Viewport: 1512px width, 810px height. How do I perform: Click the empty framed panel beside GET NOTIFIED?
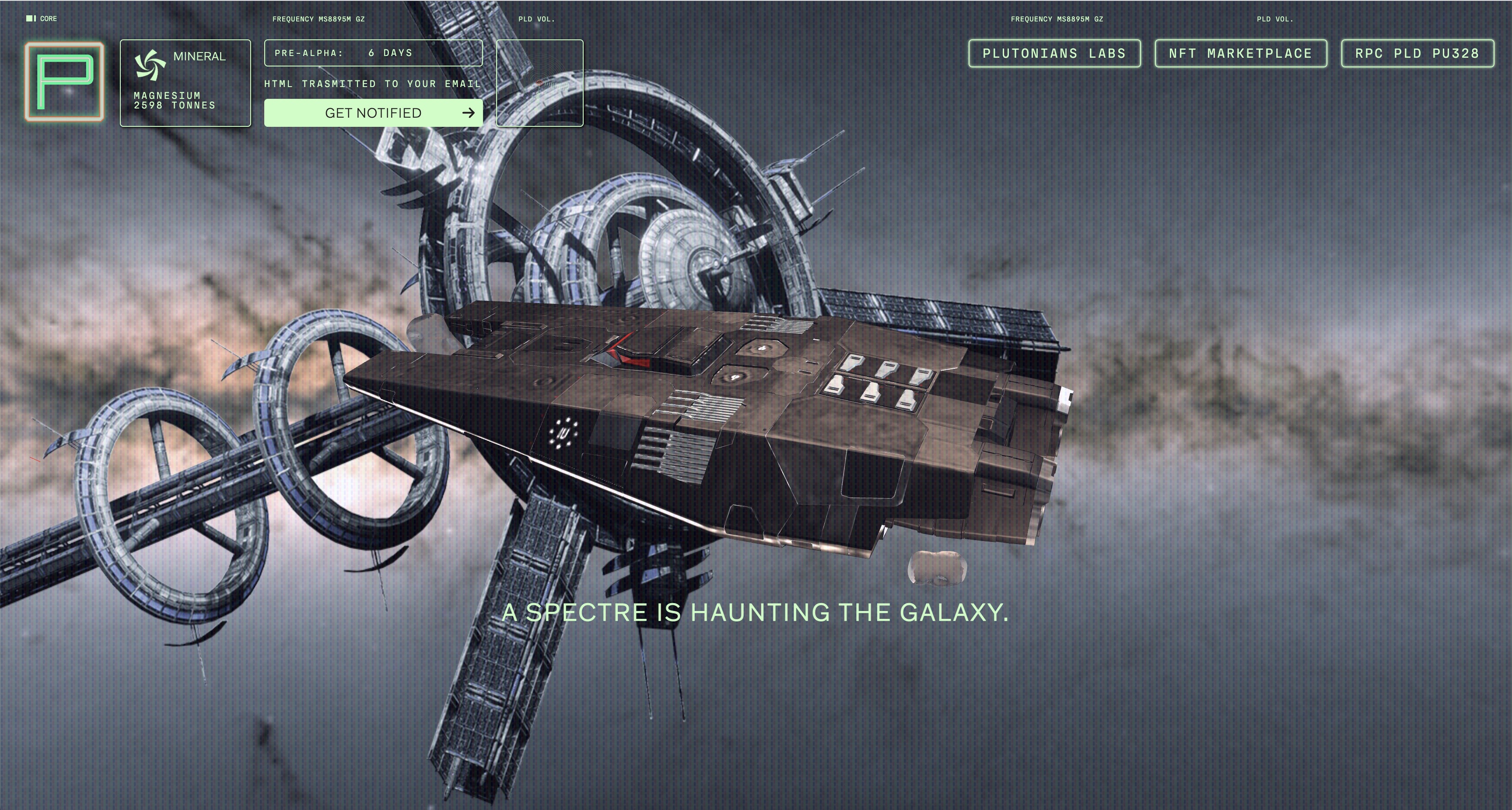(539, 83)
